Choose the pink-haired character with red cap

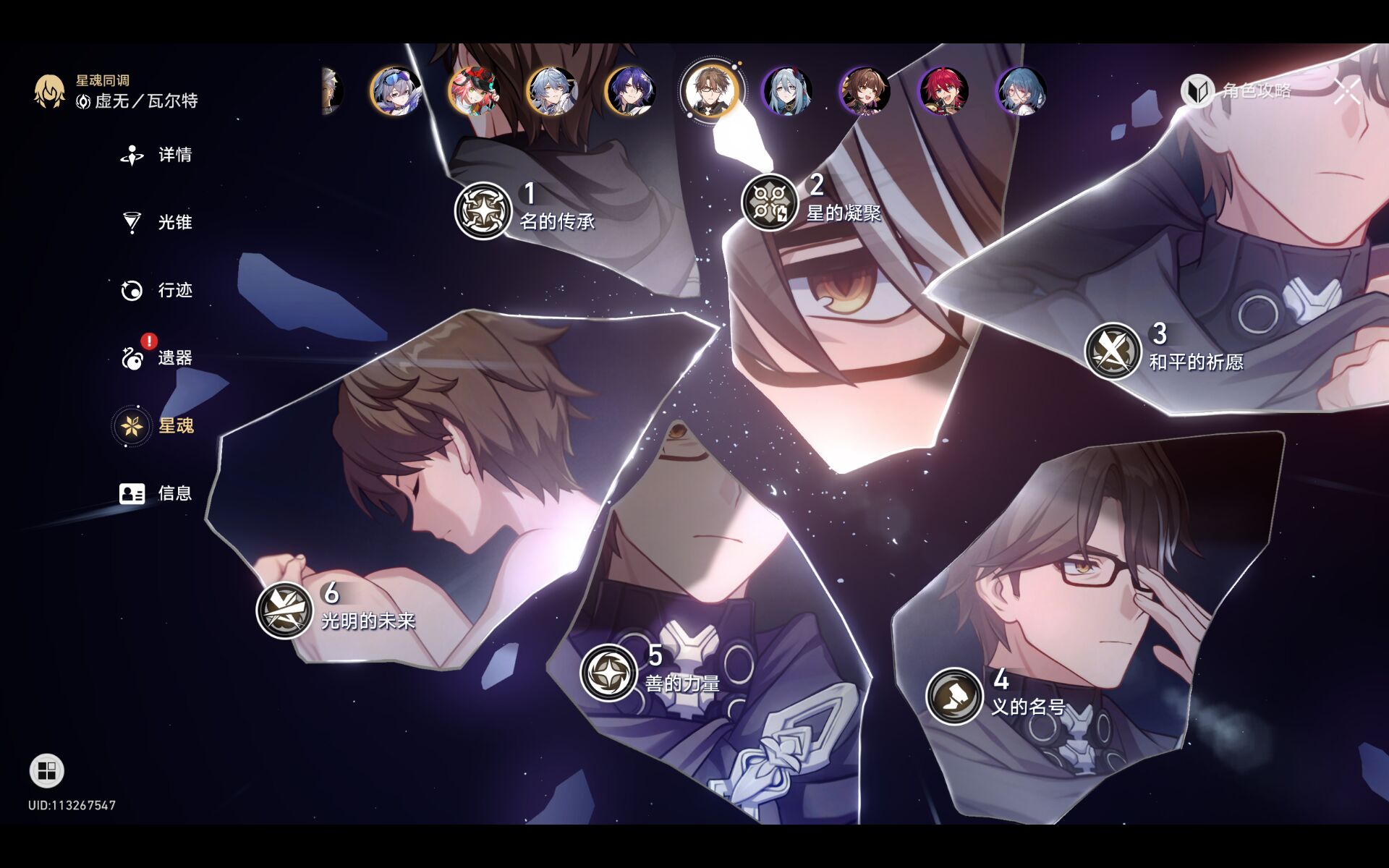click(474, 92)
